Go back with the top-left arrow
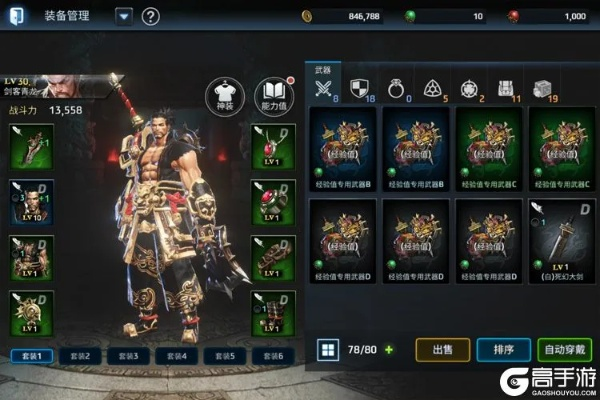This screenshot has height=400, width=600. pyautogui.click(x=17, y=16)
